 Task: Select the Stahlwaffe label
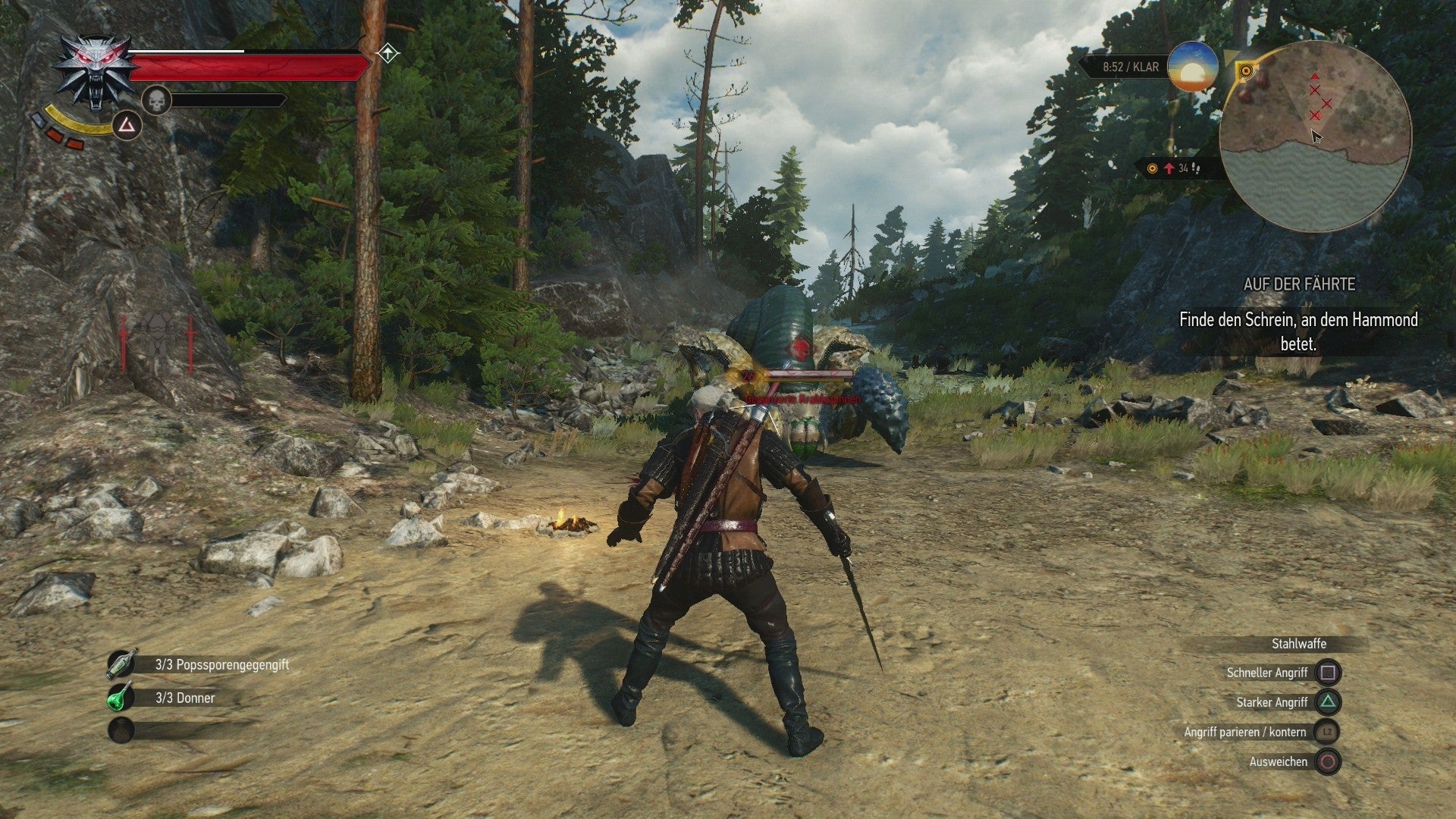point(1299,645)
